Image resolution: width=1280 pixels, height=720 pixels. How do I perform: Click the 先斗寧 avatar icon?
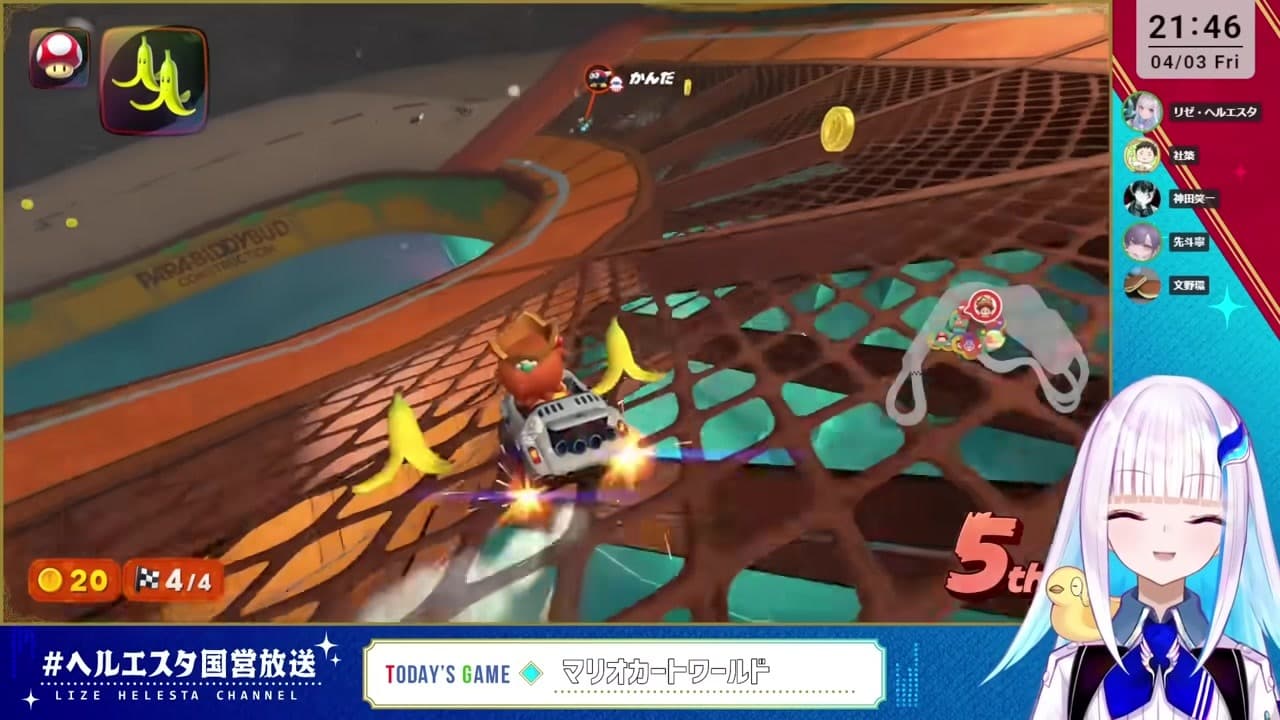tap(1140, 241)
